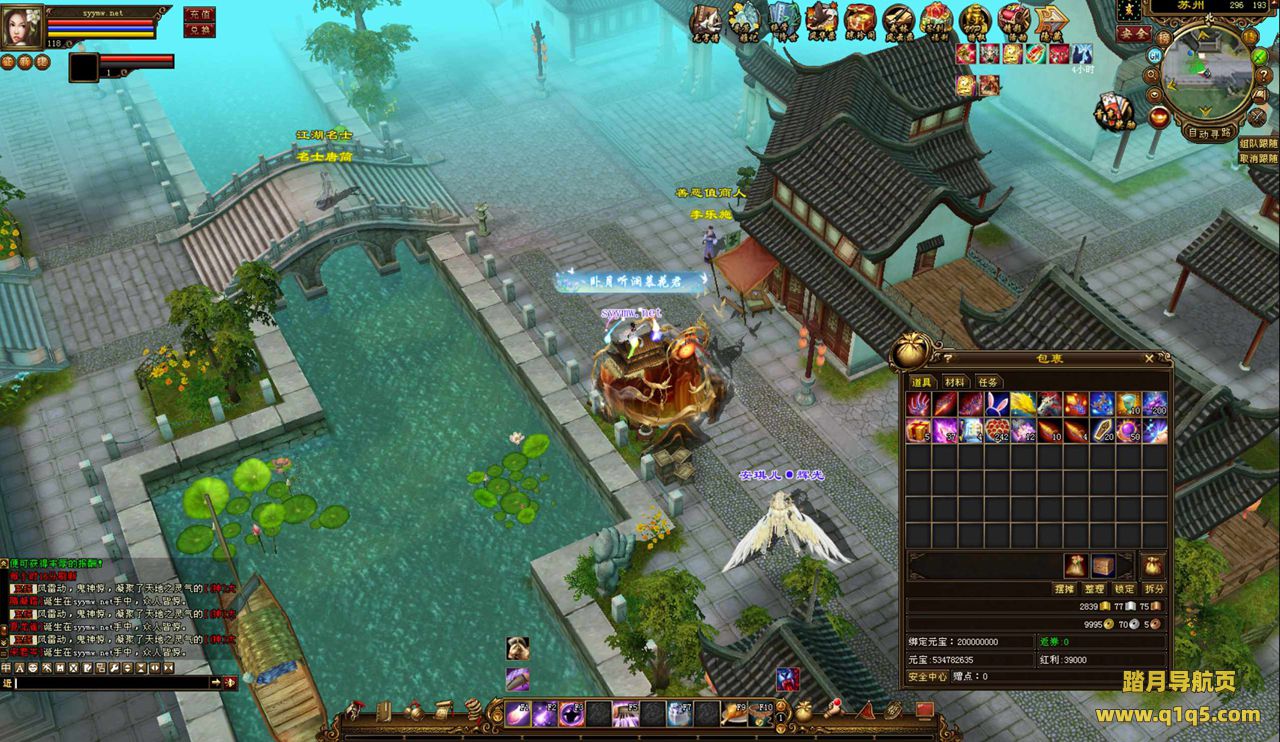Click the 组队跟随 team follow button
Screen dimensions: 1280x742
point(1258,144)
